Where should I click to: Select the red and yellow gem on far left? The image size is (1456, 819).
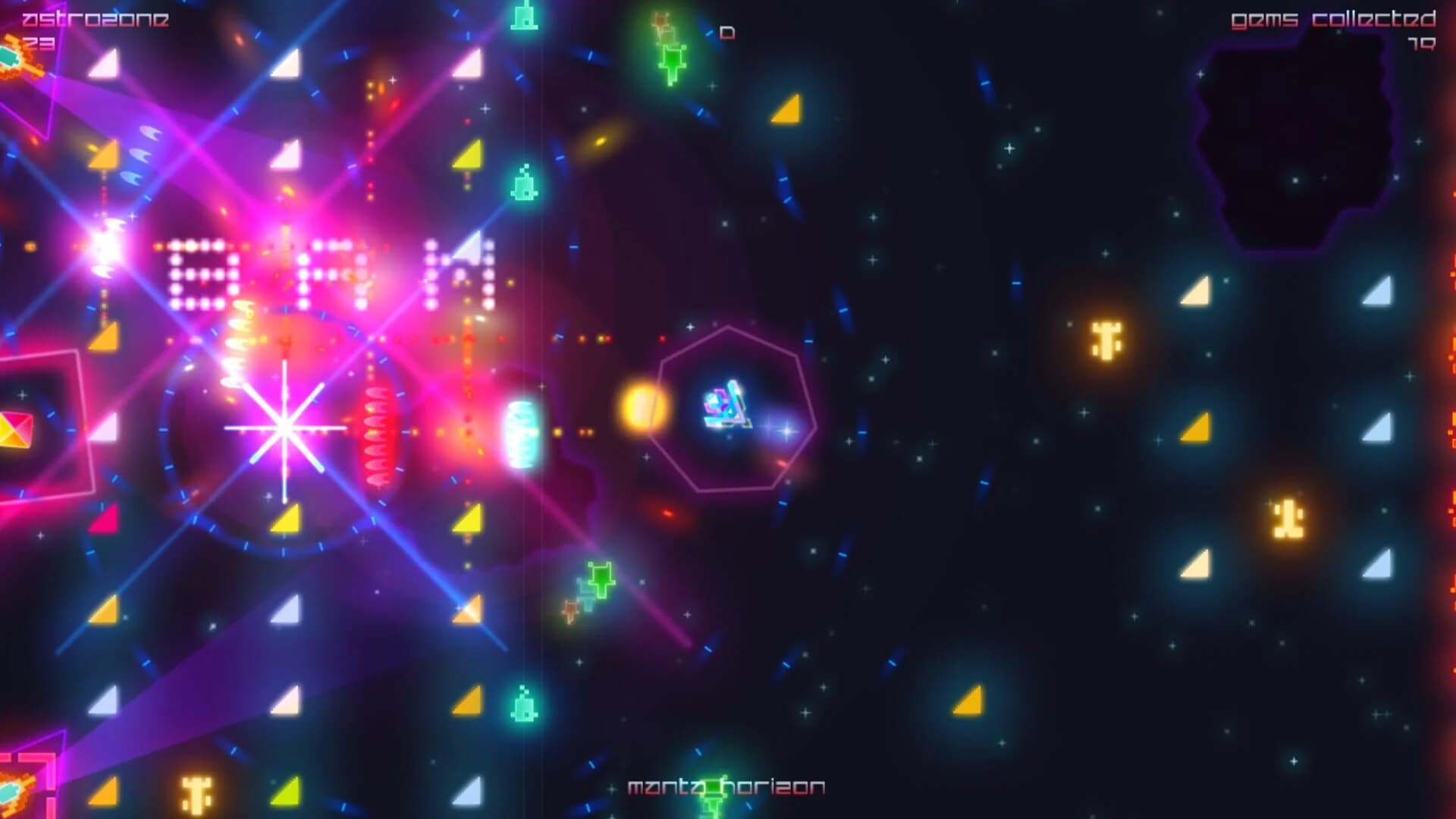(x=14, y=428)
